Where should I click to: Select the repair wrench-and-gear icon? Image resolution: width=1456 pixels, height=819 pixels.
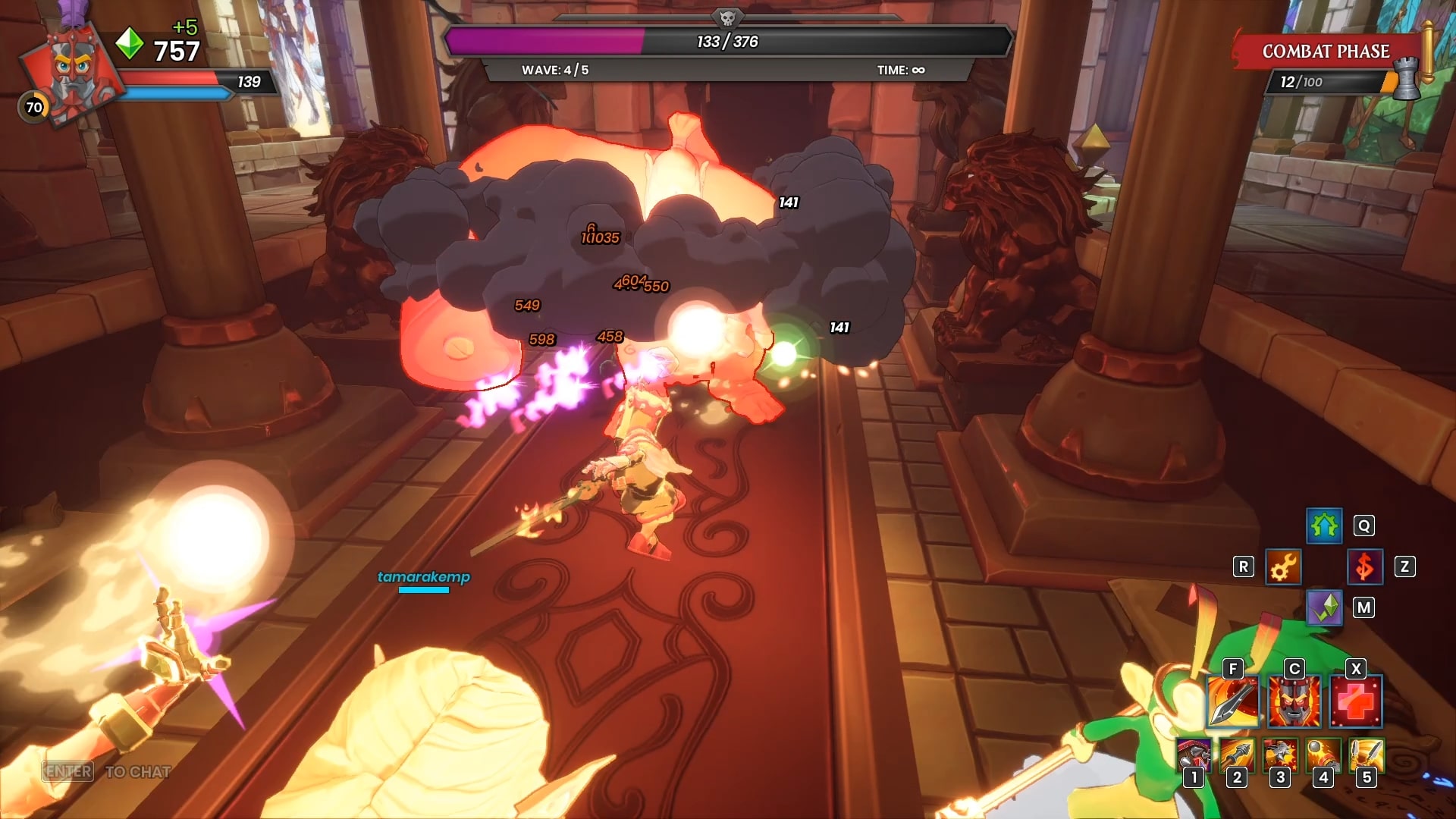coord(1283,566)
